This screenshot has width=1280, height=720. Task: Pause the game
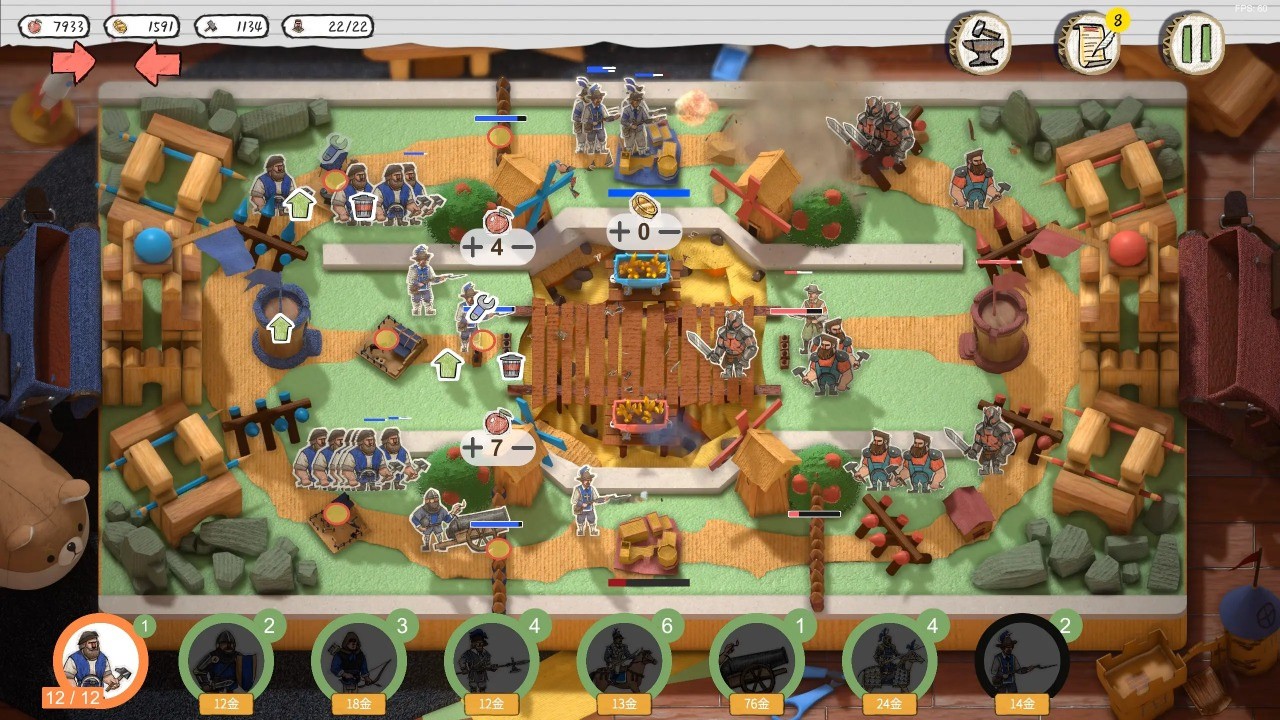1193,44
